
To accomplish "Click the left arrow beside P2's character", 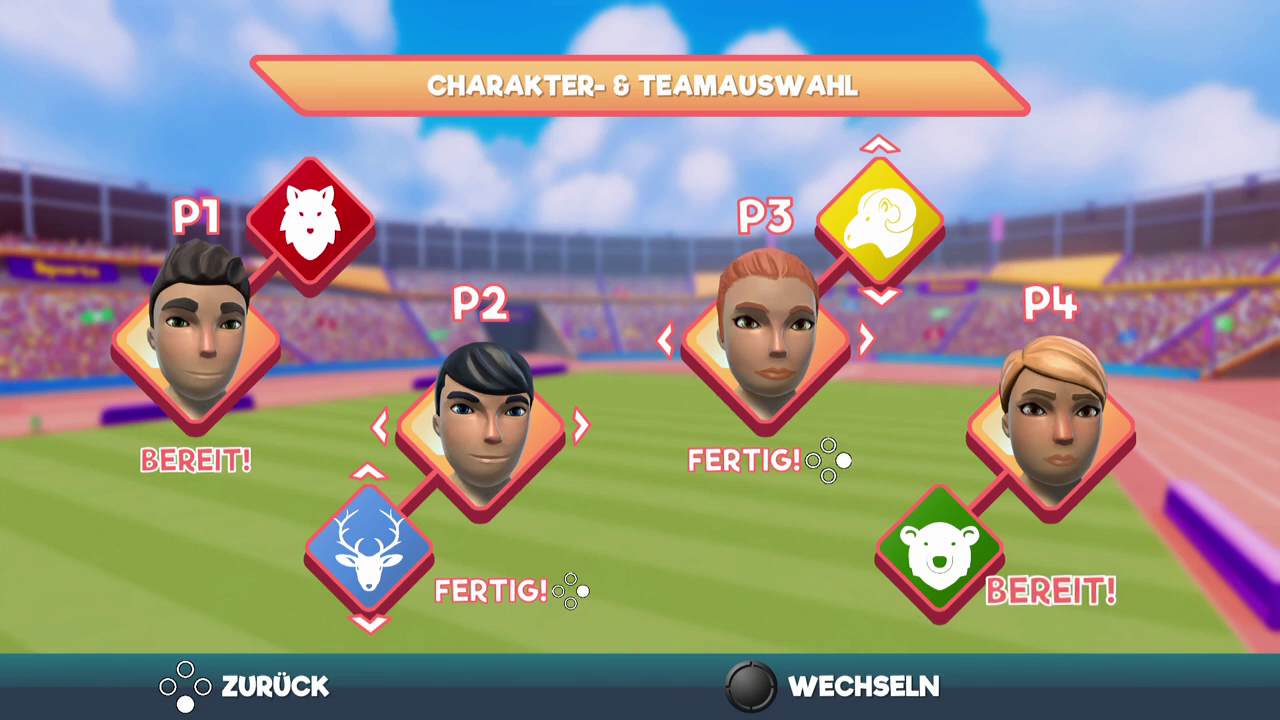I will (x=380, y=426).
